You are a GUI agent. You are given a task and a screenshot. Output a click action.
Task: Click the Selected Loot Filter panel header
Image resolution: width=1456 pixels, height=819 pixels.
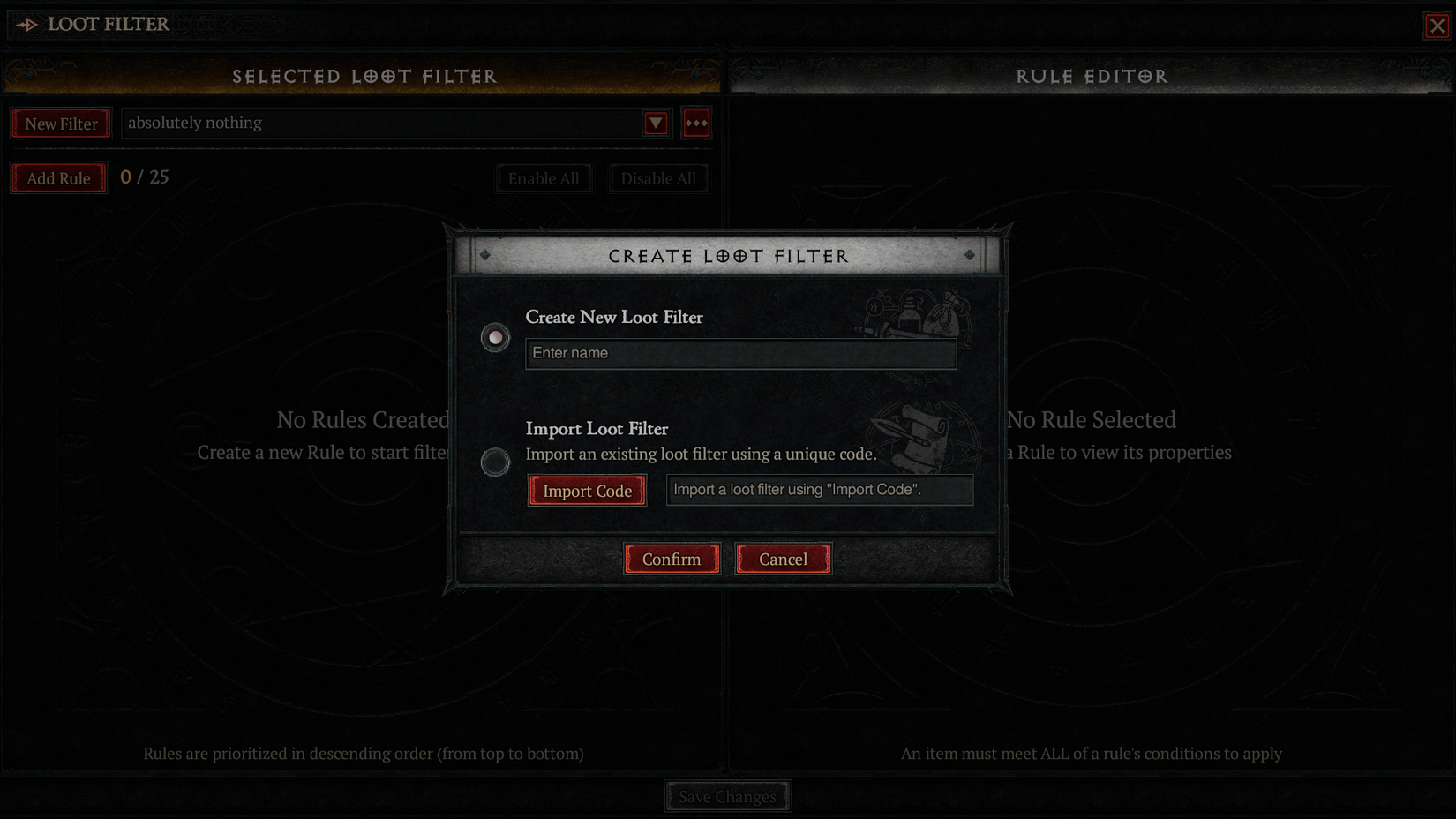(x=364, y=77)
